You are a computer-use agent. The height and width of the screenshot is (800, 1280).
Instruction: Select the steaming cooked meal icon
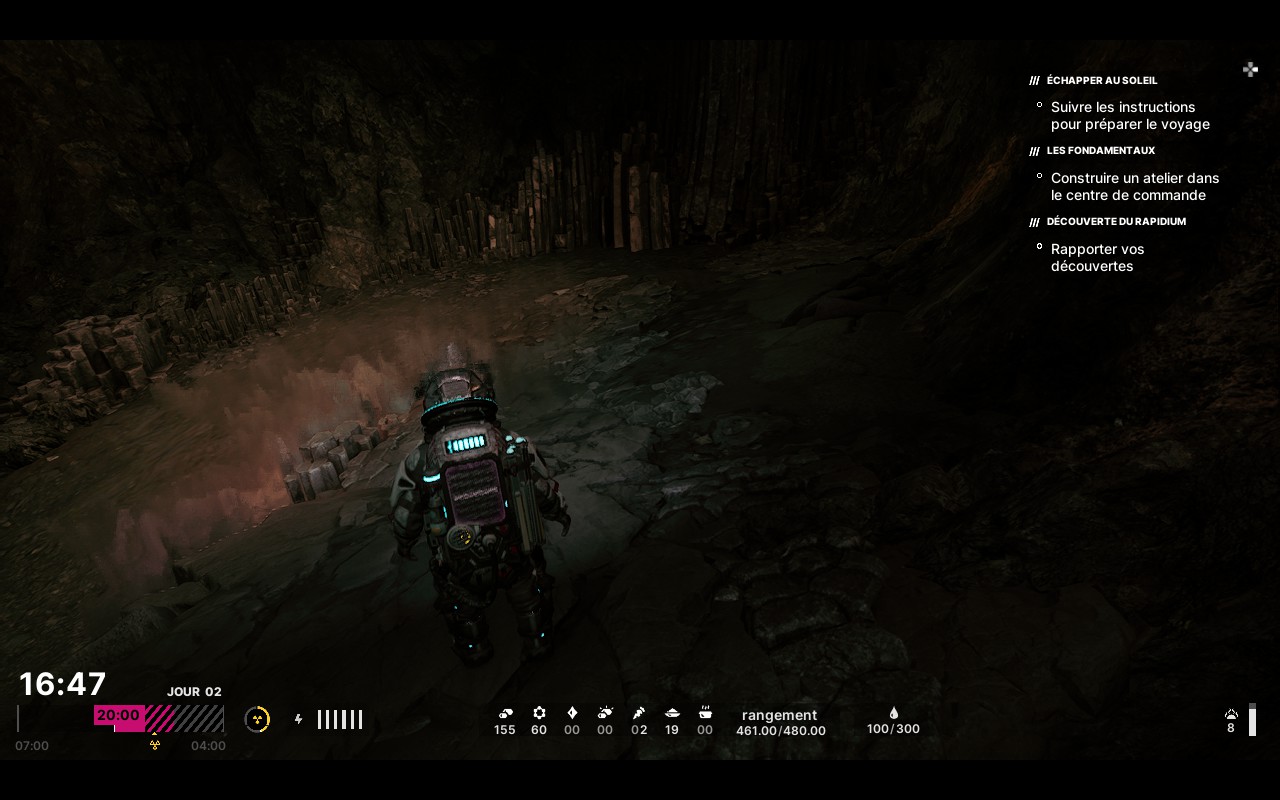(x=705, y=713)
